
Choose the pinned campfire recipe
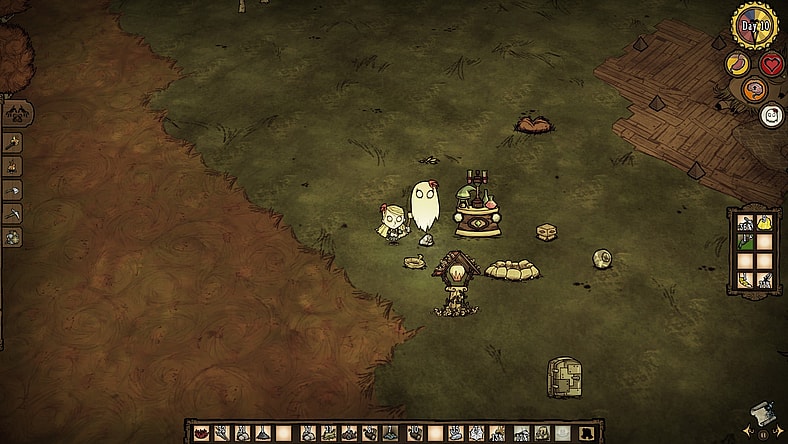point(13,166)
